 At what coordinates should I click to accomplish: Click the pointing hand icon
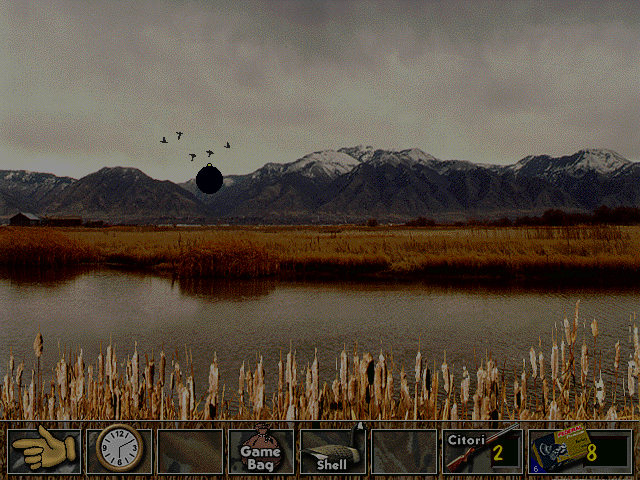click(44, 451)
